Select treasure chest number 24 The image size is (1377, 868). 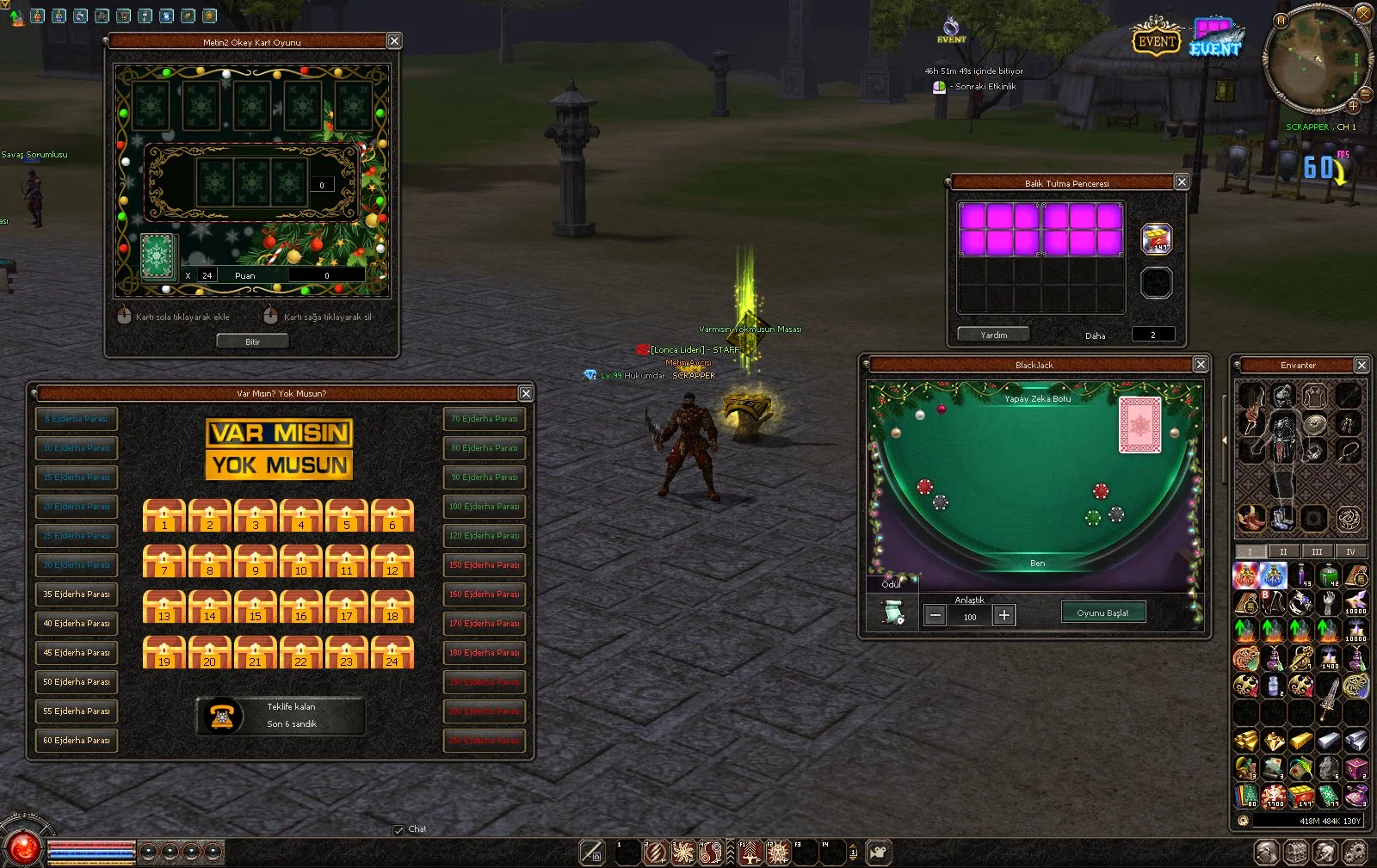(392, 652)
